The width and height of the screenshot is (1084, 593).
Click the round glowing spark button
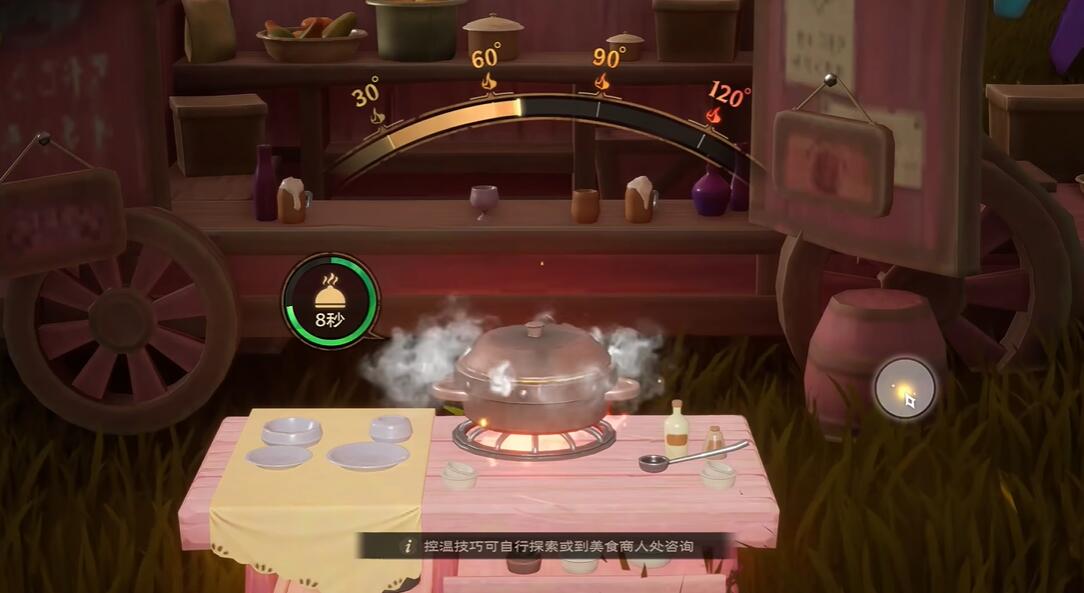click(904, 387)
